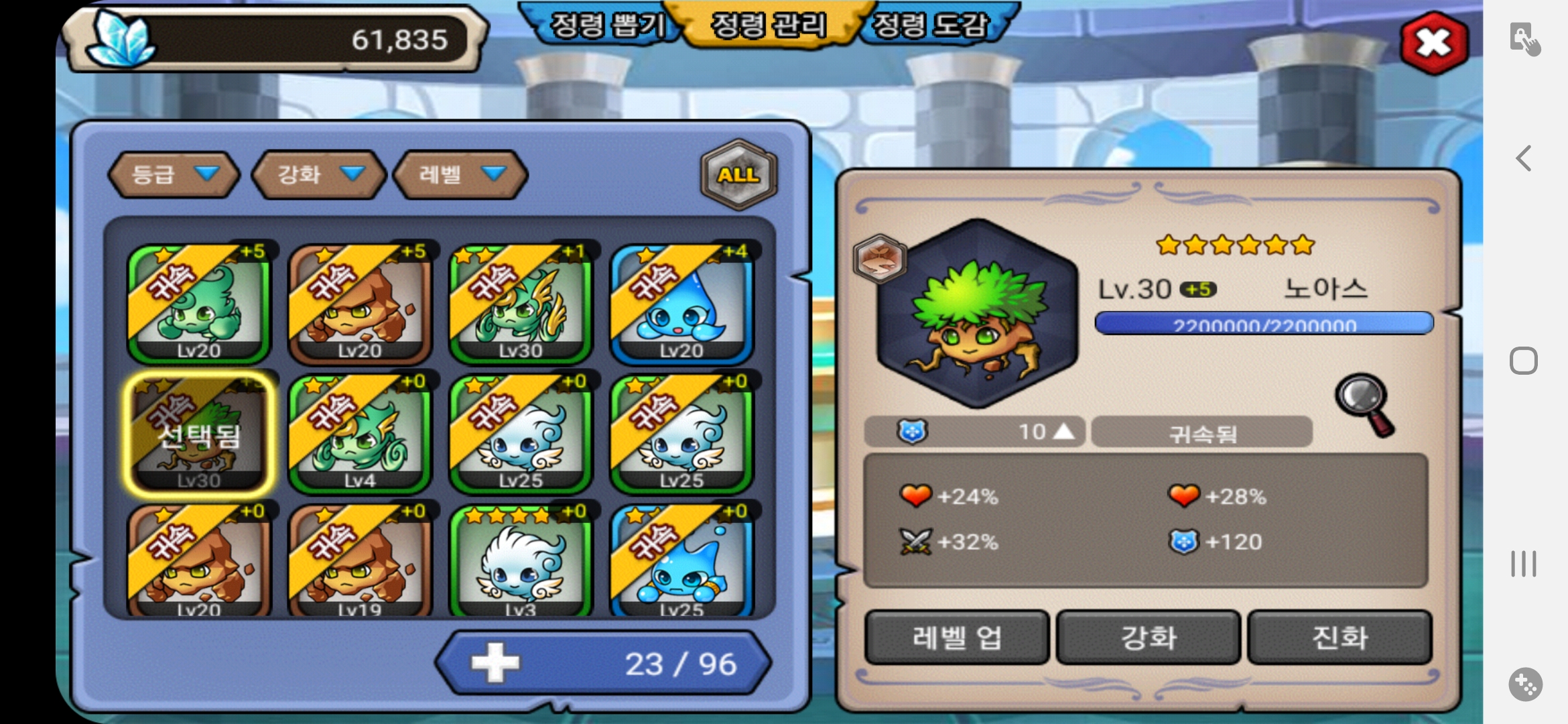Open the 정령 도감 tab

[x=931, y=25]
